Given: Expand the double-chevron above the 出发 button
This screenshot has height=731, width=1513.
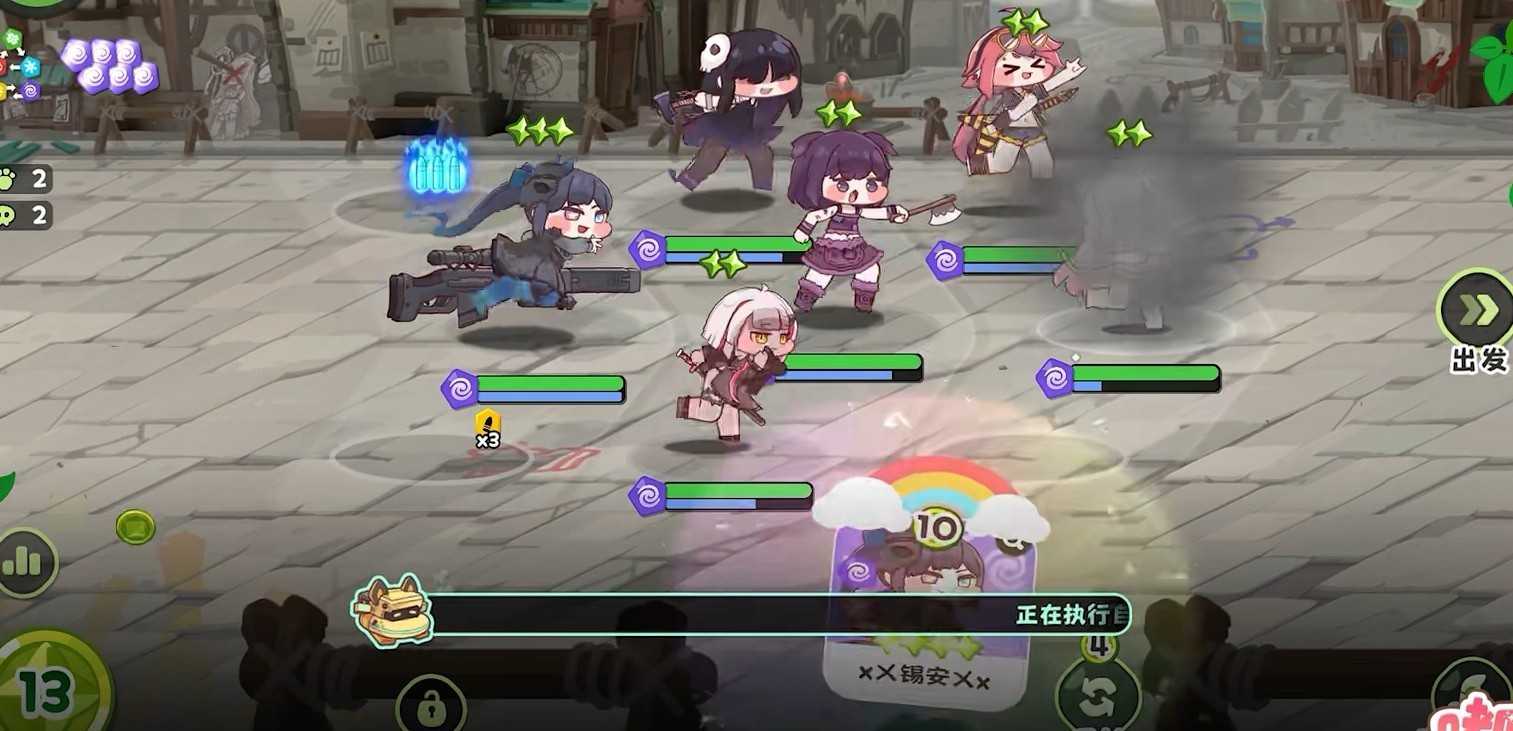Looking at the screenshot, I should 1477,310.
